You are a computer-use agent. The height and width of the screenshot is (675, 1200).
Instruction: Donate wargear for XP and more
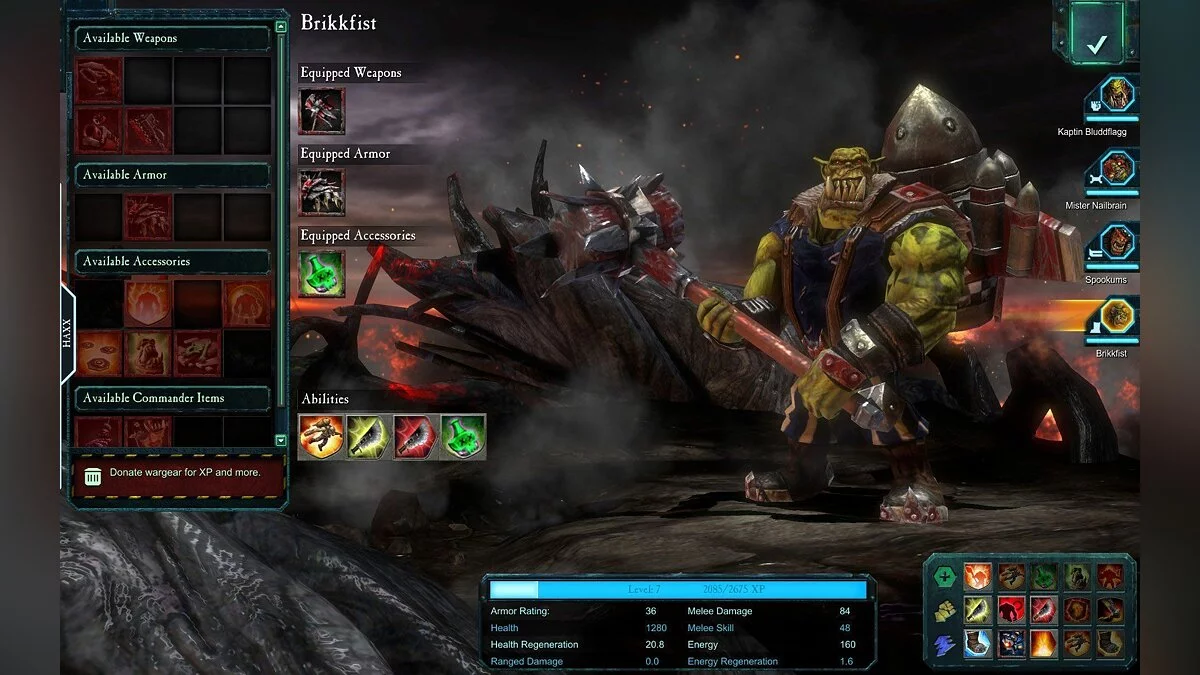click(x=177, y=474)
